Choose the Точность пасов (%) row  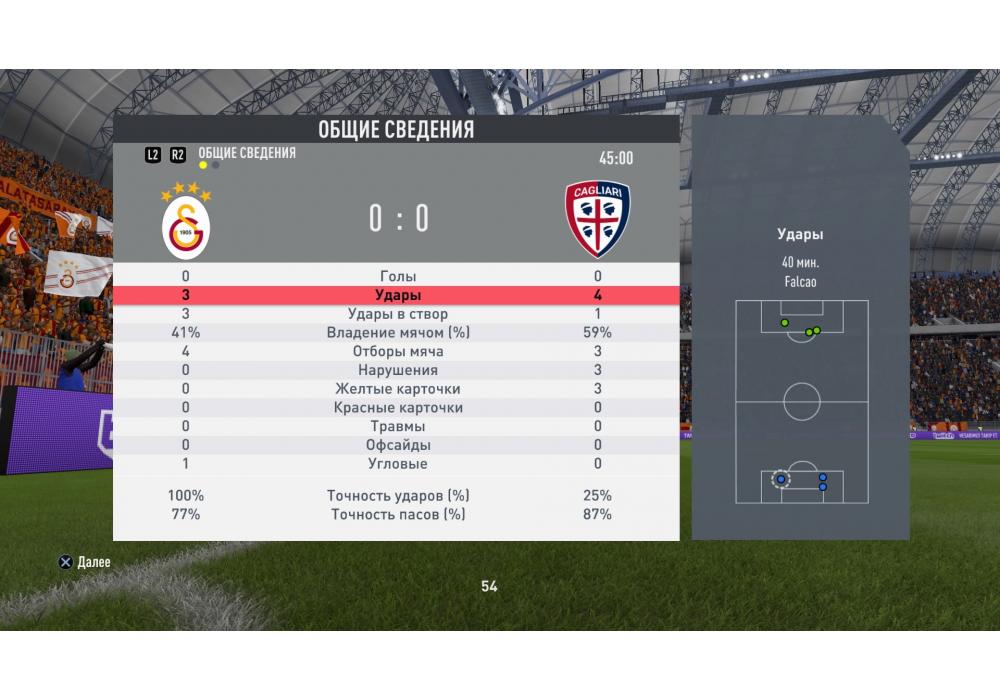coord(397,514)
